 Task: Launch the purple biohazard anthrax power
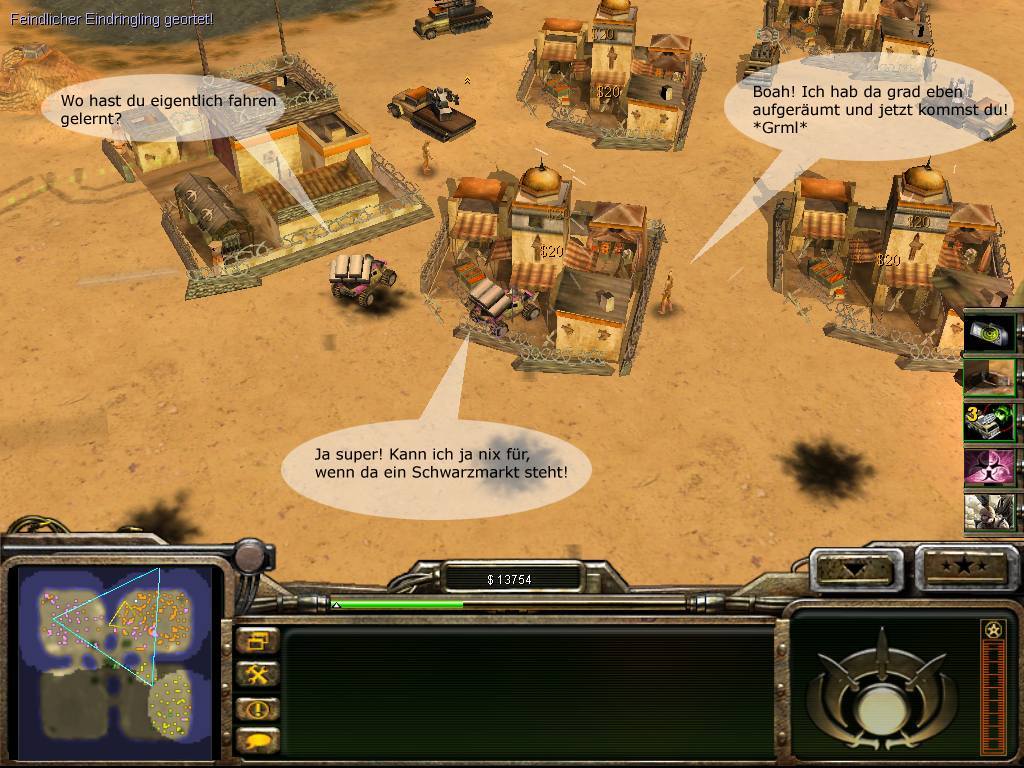990,467
